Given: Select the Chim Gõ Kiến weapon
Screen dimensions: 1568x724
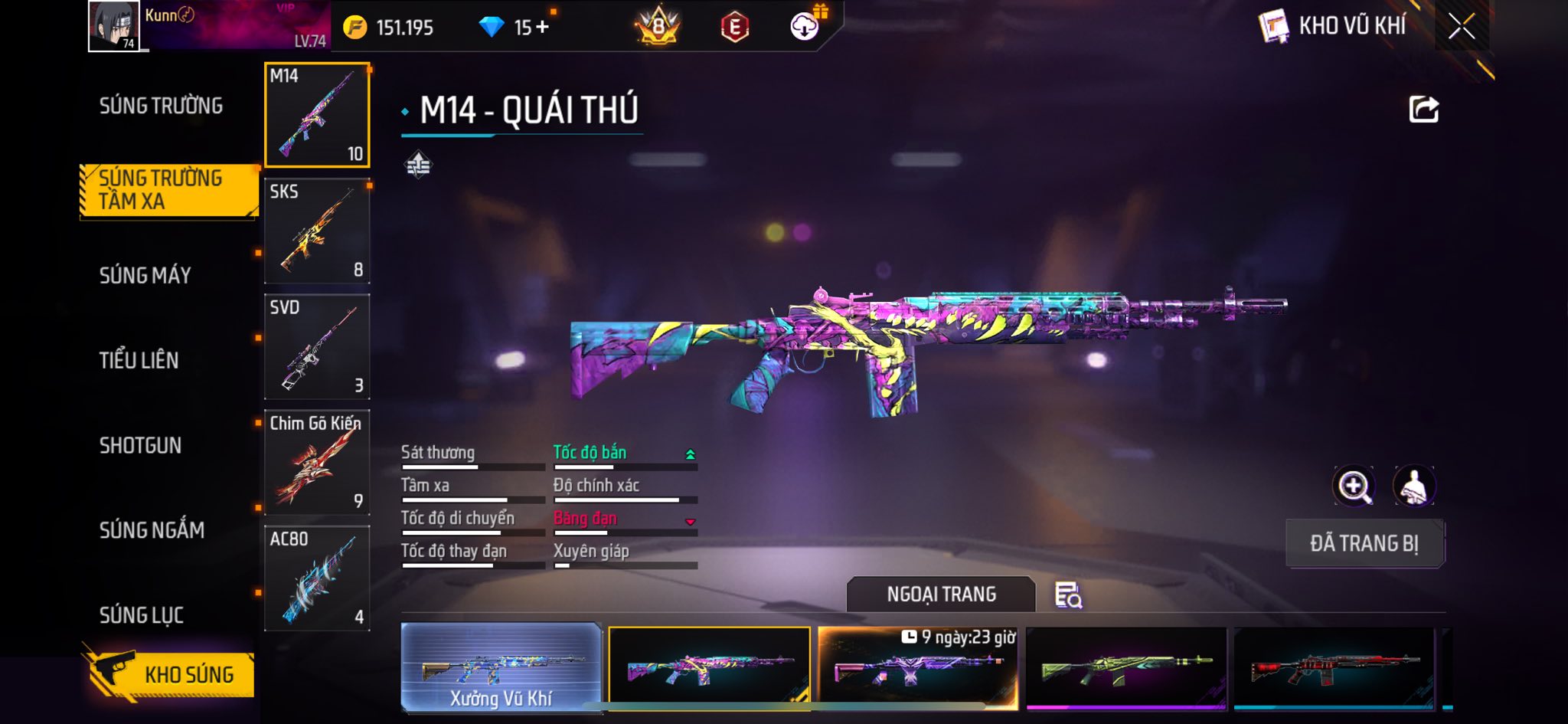Looking at the screenshot, I should pyautogui.click(x=317, y=463).
